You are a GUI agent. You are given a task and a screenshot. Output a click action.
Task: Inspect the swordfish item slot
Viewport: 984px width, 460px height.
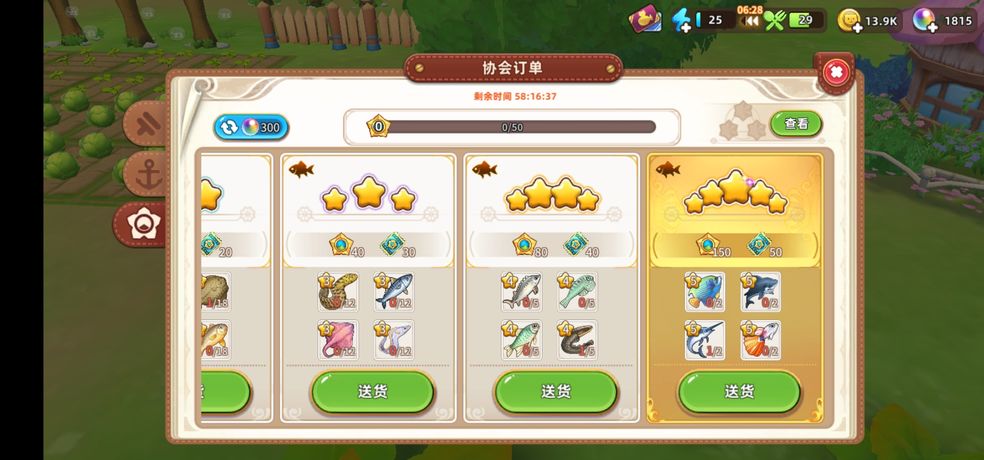point(705,340)
